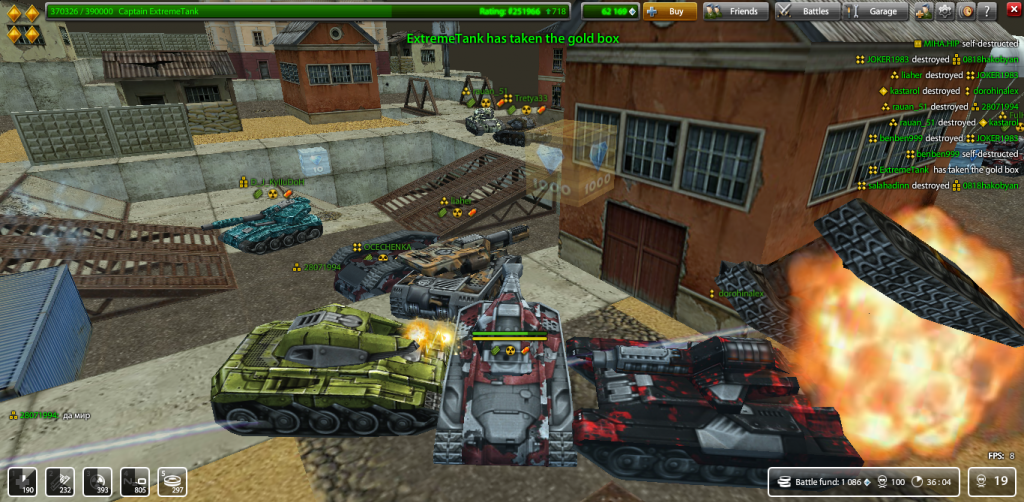Open the Buy crystals shop
The image size is (1024, 502).
[669, 11]
